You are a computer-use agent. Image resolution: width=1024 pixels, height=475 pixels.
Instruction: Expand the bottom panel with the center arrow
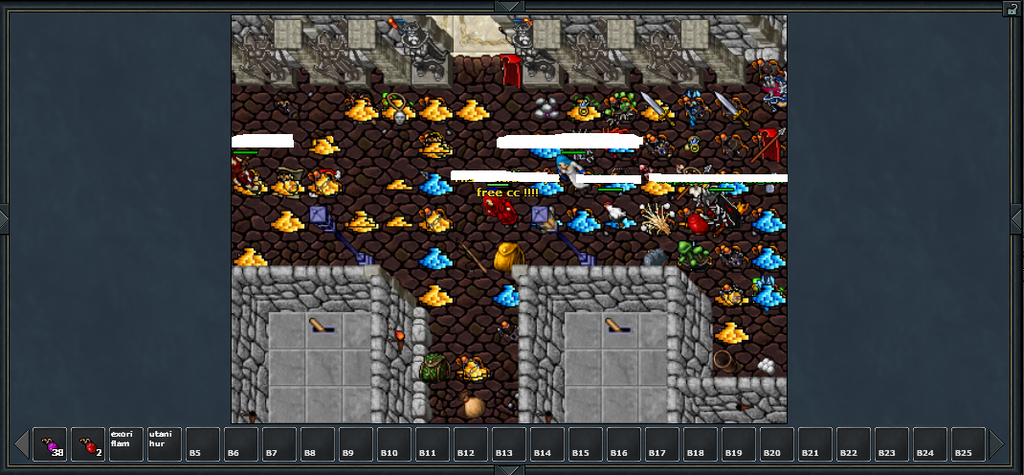pyautogui.click(x=510, y=469)
